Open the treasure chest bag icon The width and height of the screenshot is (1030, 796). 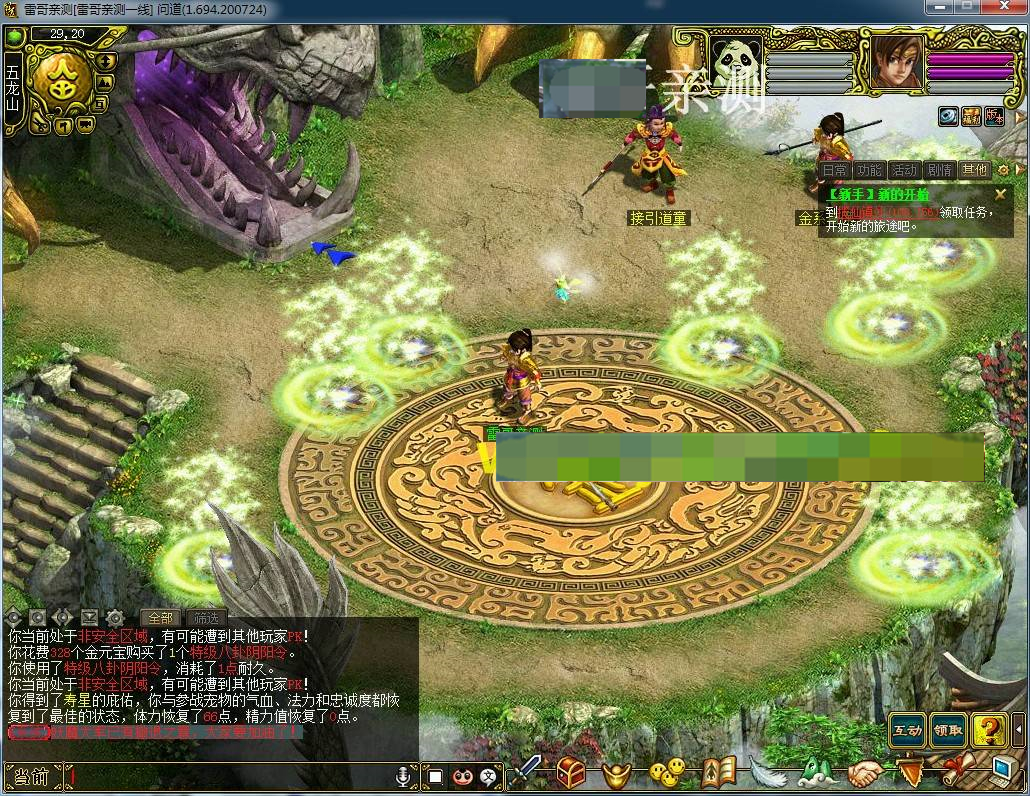click(x=572, y=772)
